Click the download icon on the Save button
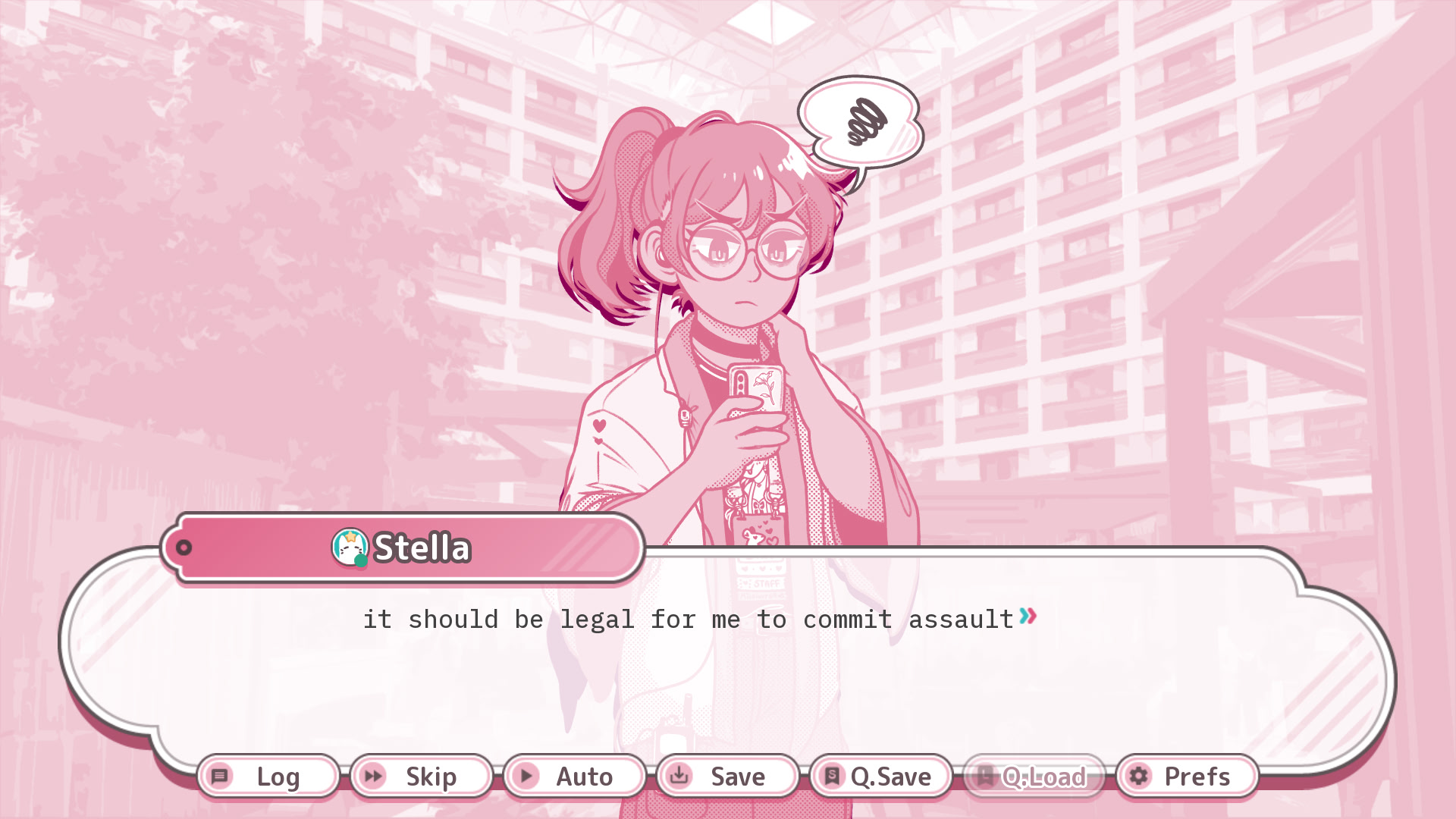This screenshot has height=819, width=1456. pos(680,777)
